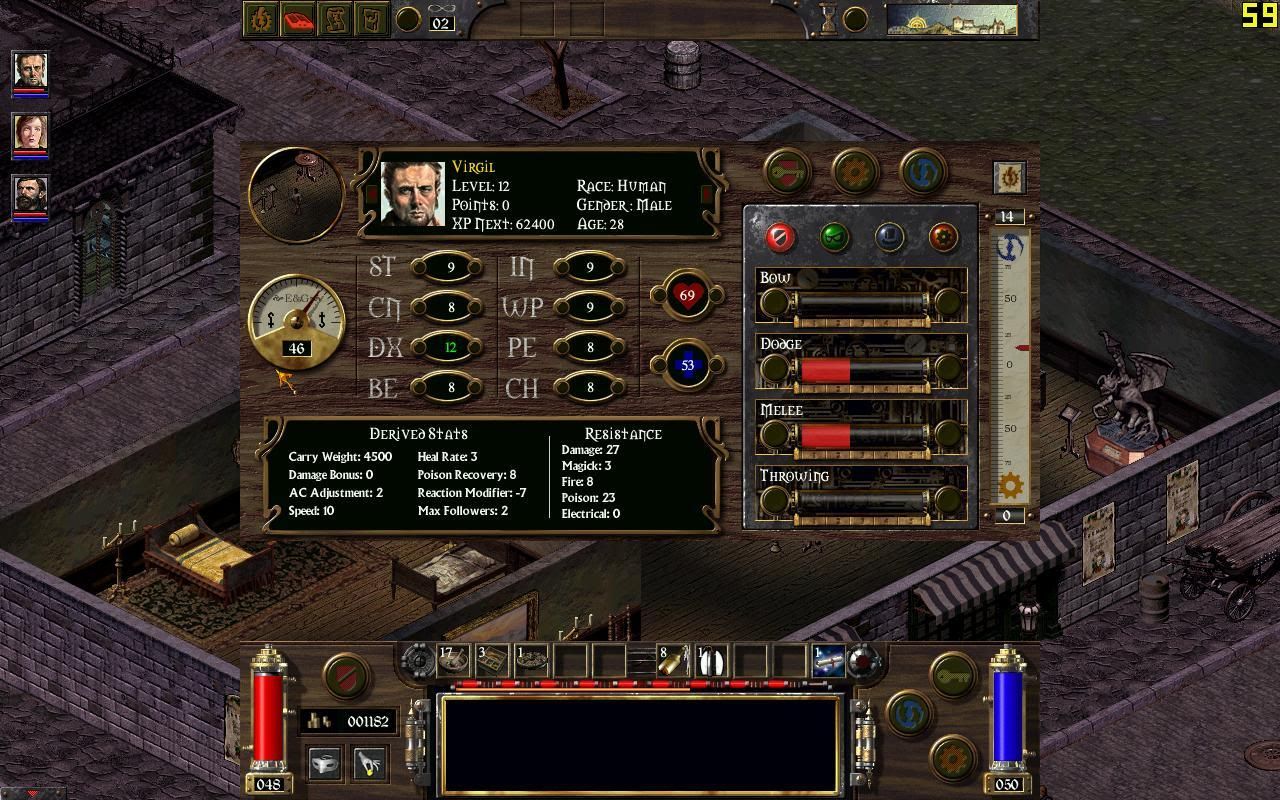Viewport: 1280px width, 800px height.
Task: Use the brass bullet hotbar slot
Action: (x=672, y=660)
